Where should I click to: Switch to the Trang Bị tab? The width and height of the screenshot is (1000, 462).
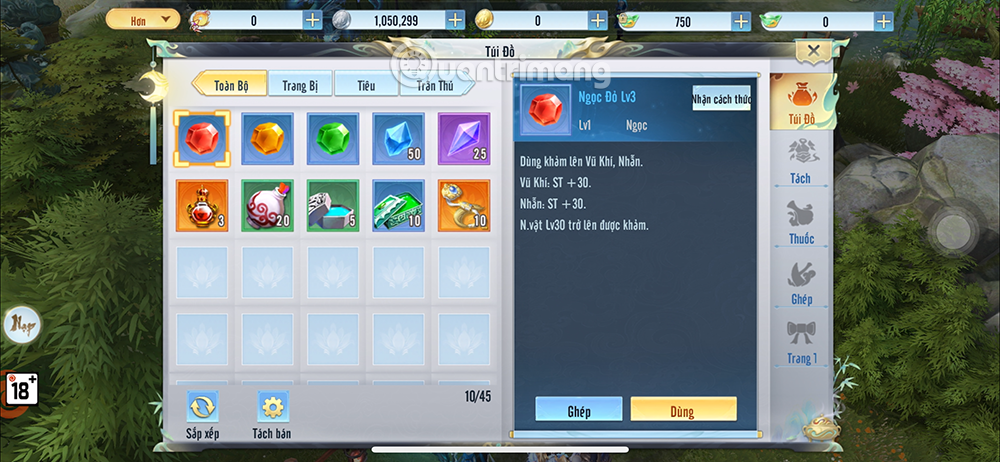pos(299,86)
